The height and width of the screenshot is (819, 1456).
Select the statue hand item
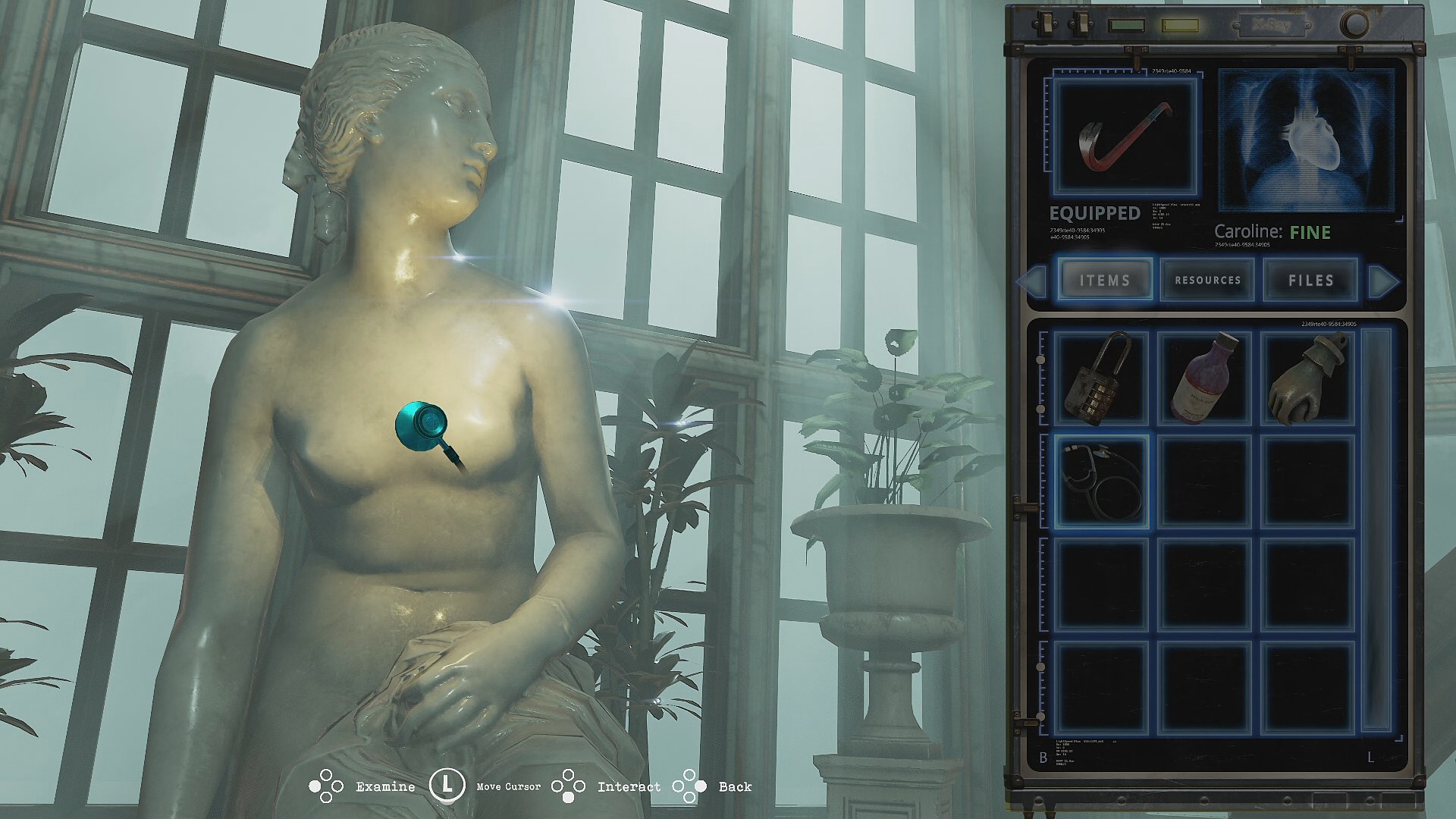[1307, 378]
